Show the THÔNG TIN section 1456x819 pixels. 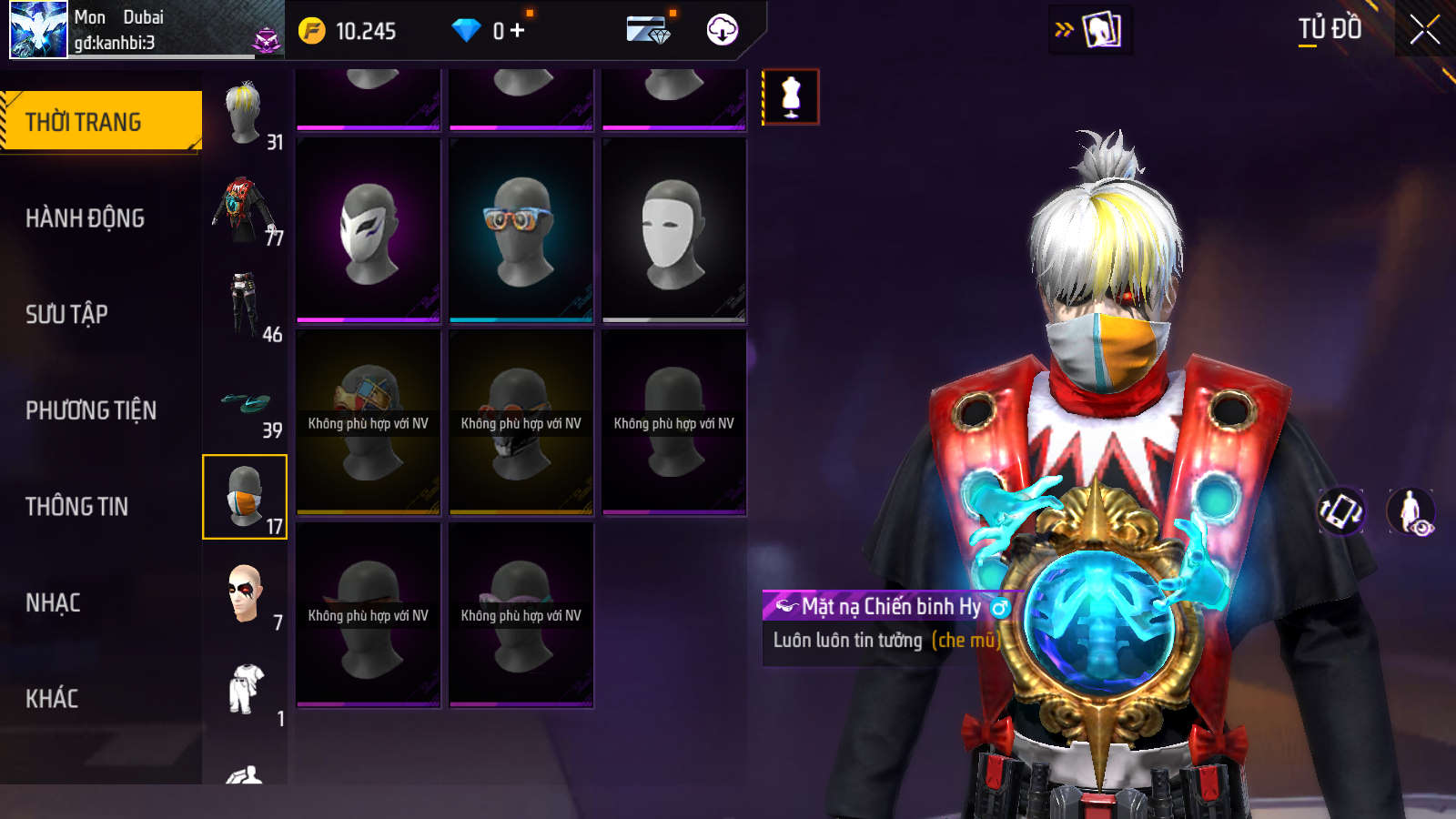[x=76, y=507]
